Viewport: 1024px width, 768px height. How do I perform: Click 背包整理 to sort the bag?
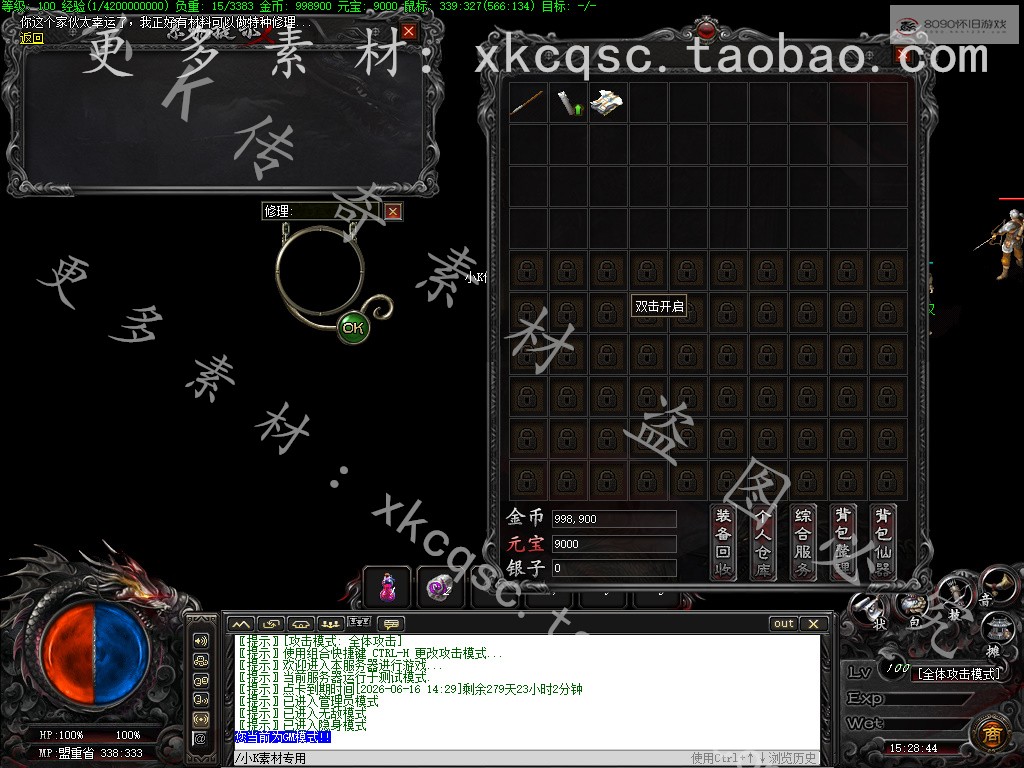pyautogui.click(x=843, y=542)
